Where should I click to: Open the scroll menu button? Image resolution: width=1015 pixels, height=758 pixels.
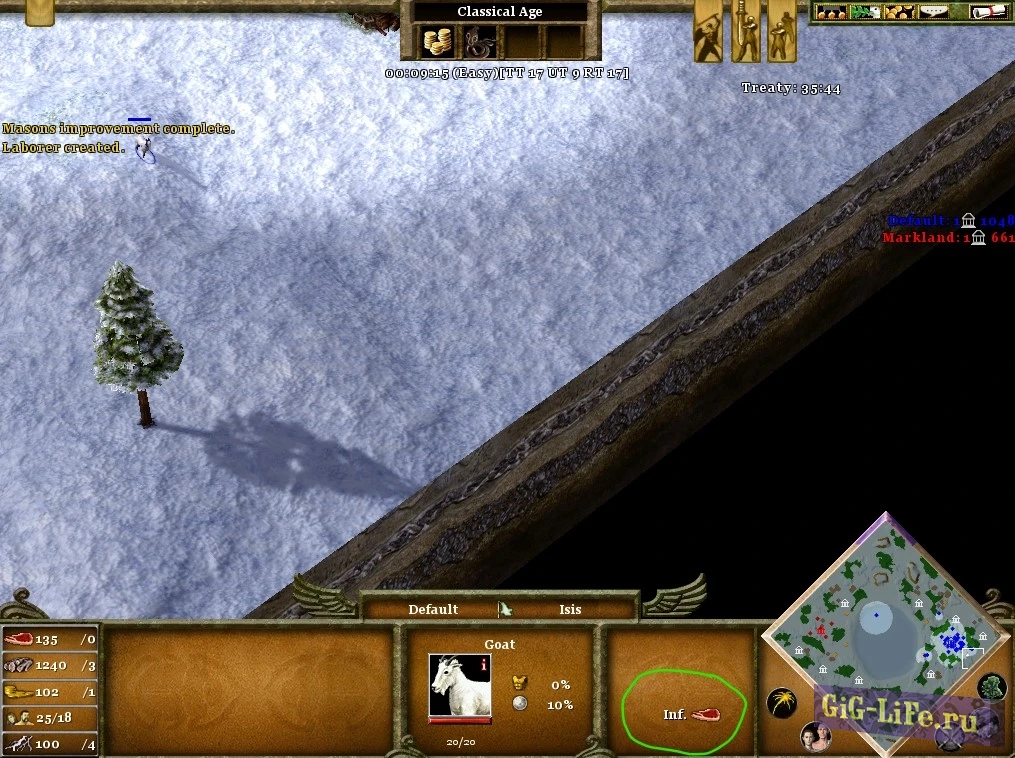click(x=987, y=12)
